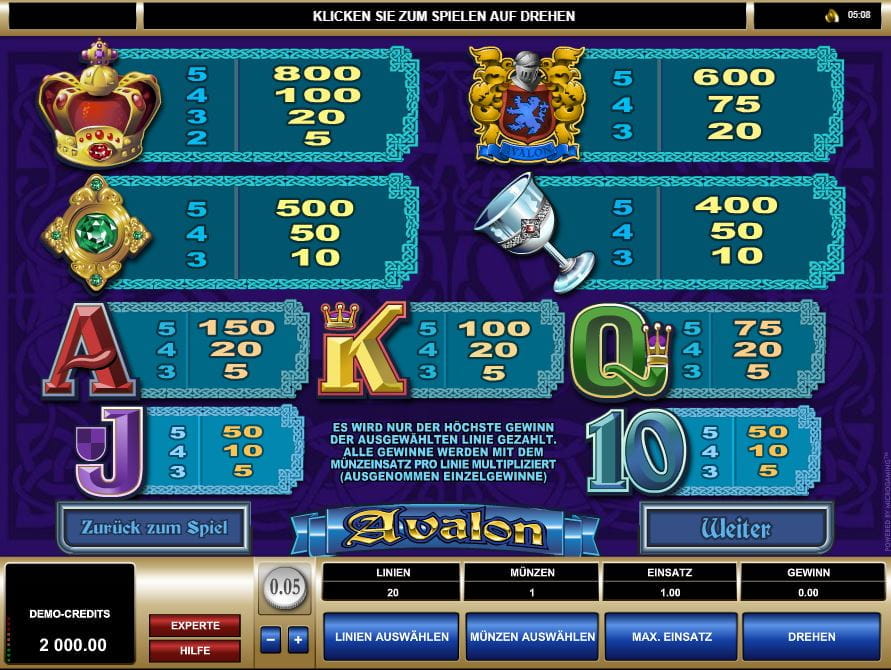This screenshot has width=891, height=670.
Task: Return to game via Zurück zum Spiel
Action: [154, 527]
